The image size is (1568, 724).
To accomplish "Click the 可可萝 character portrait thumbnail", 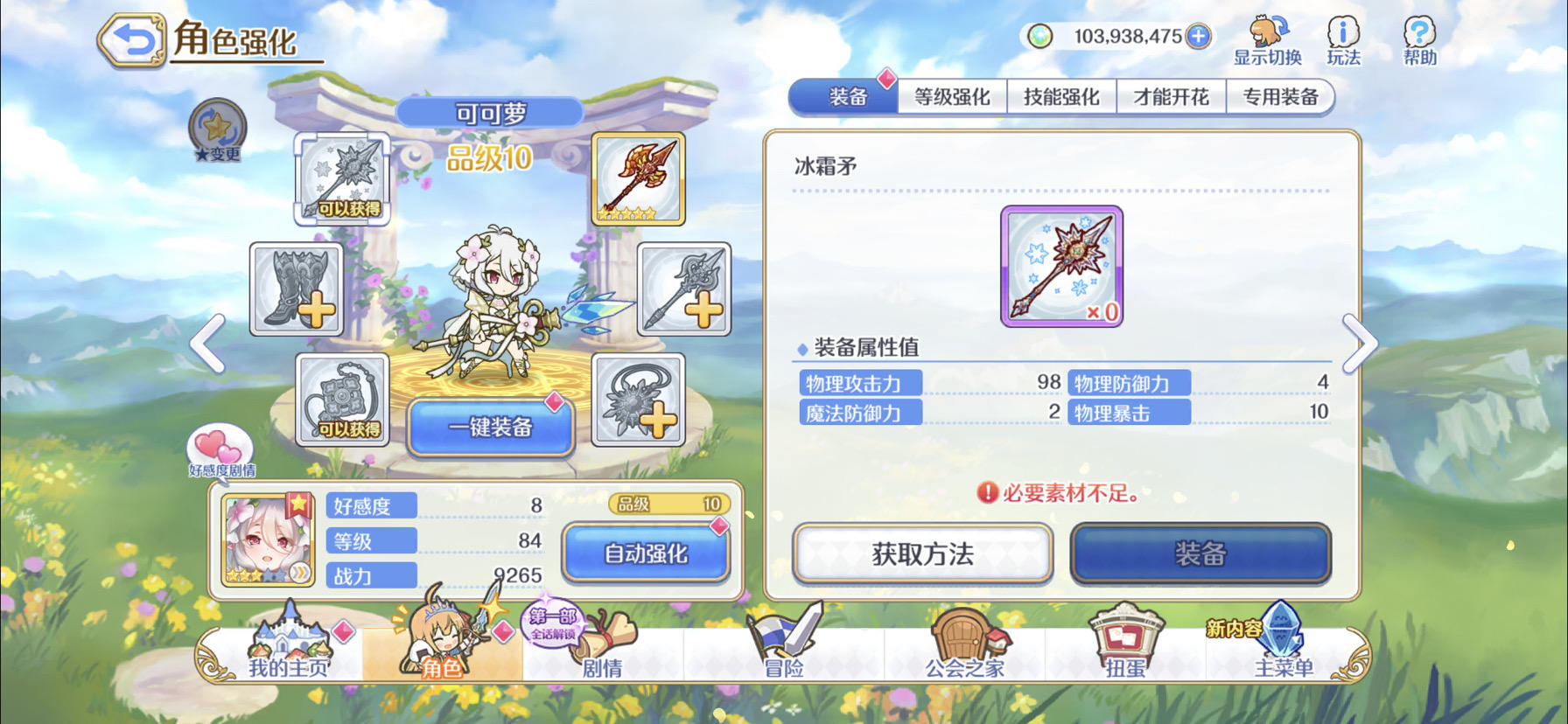I will 268,540.
